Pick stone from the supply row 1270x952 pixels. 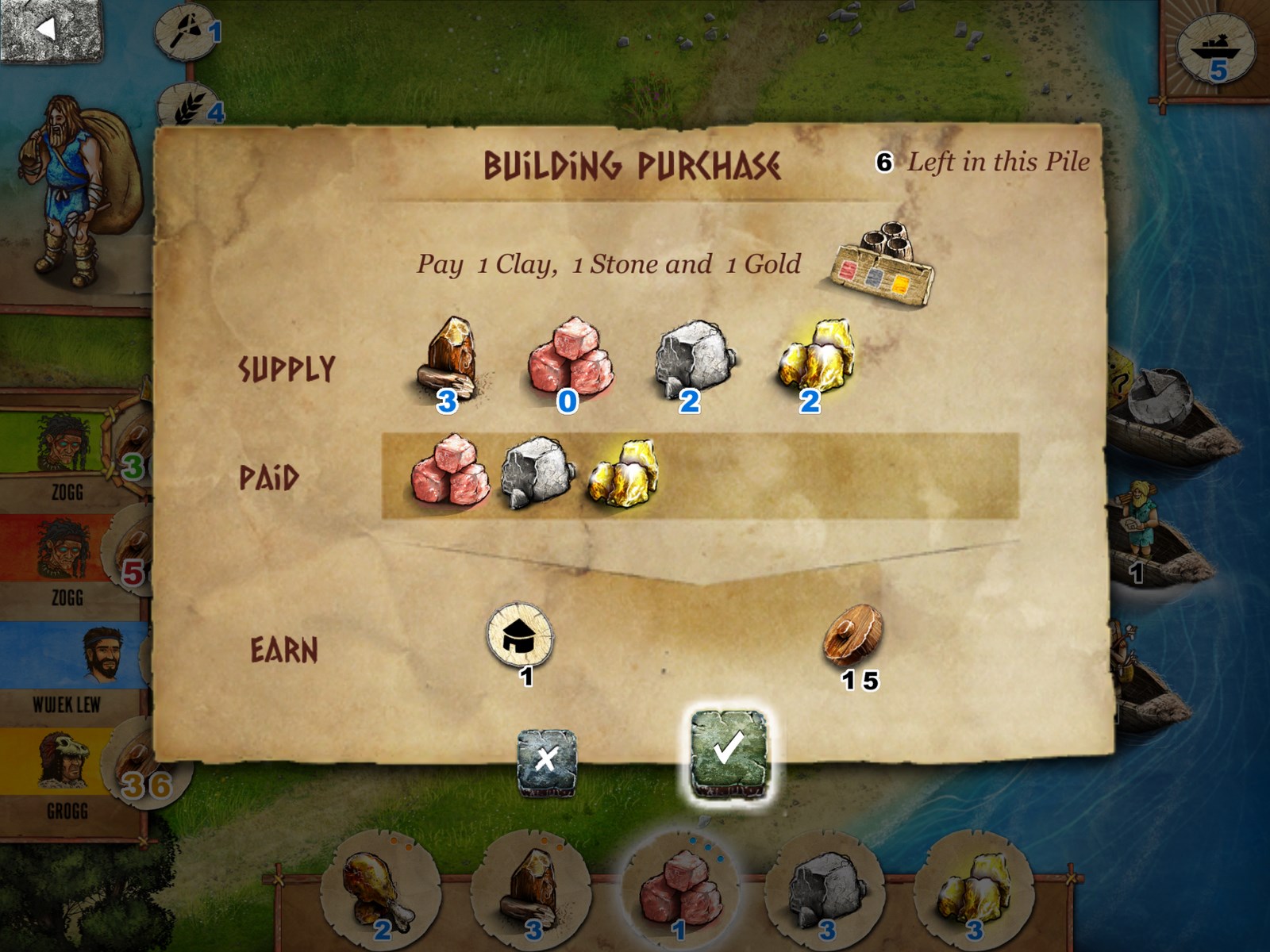click(x=692, y=359)
